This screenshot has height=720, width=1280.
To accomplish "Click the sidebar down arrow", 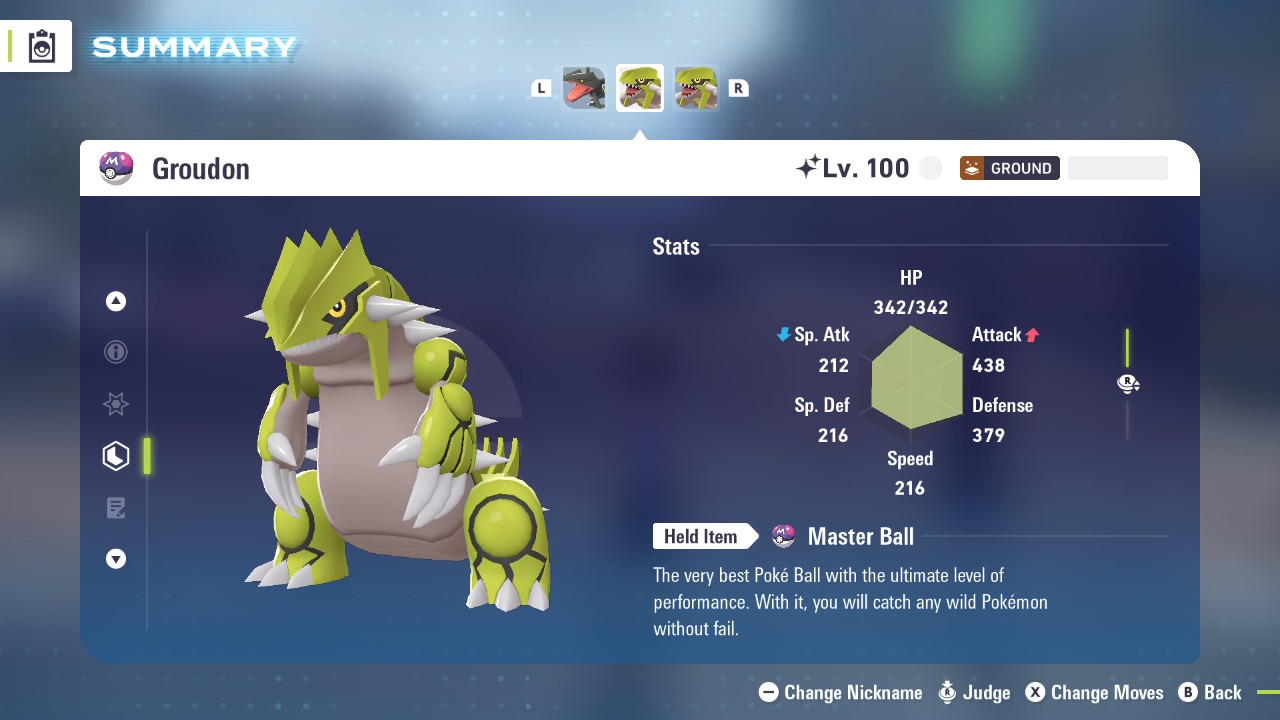I will pos(116,559).
